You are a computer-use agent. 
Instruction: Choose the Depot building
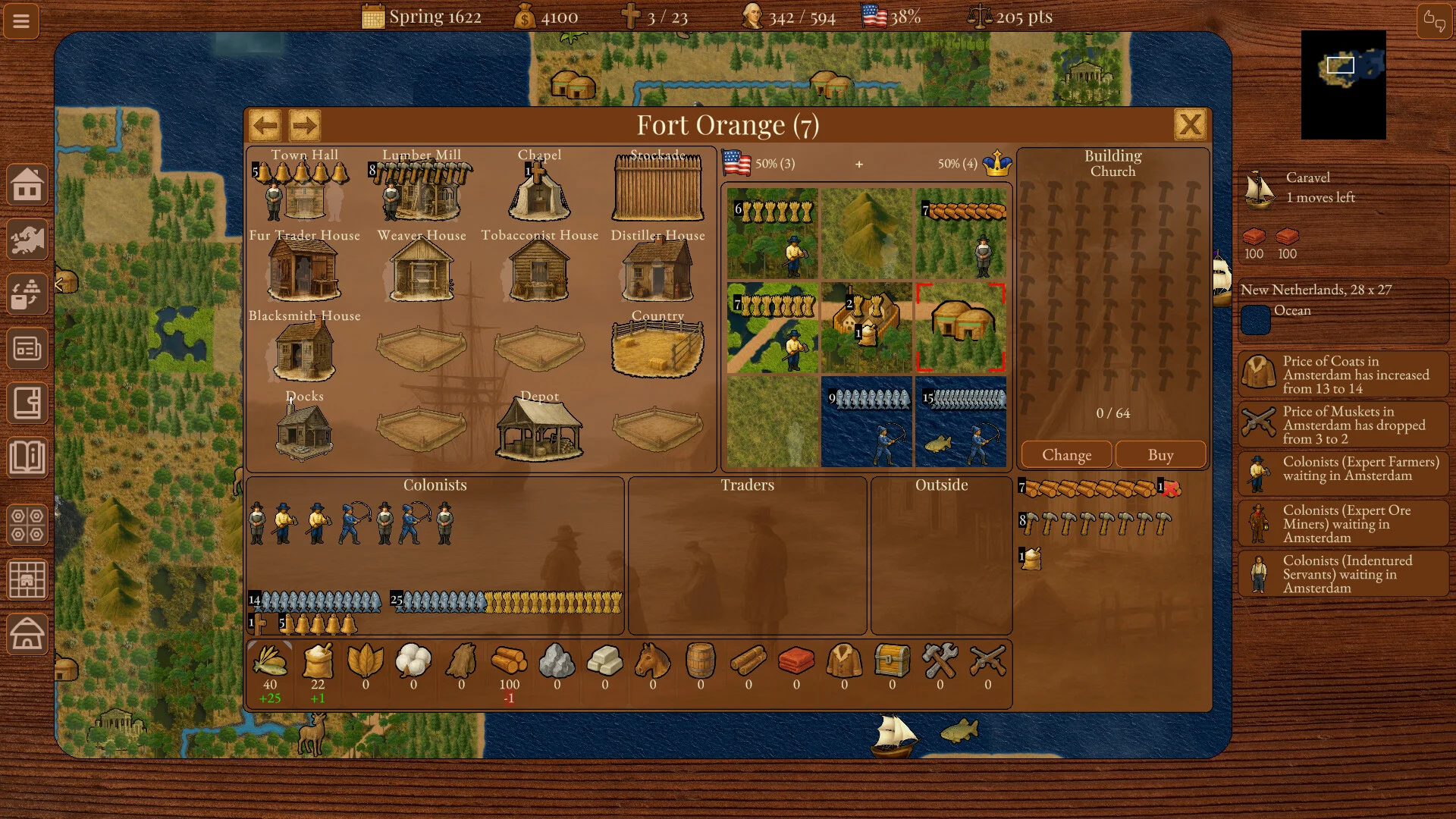(539, 429)
